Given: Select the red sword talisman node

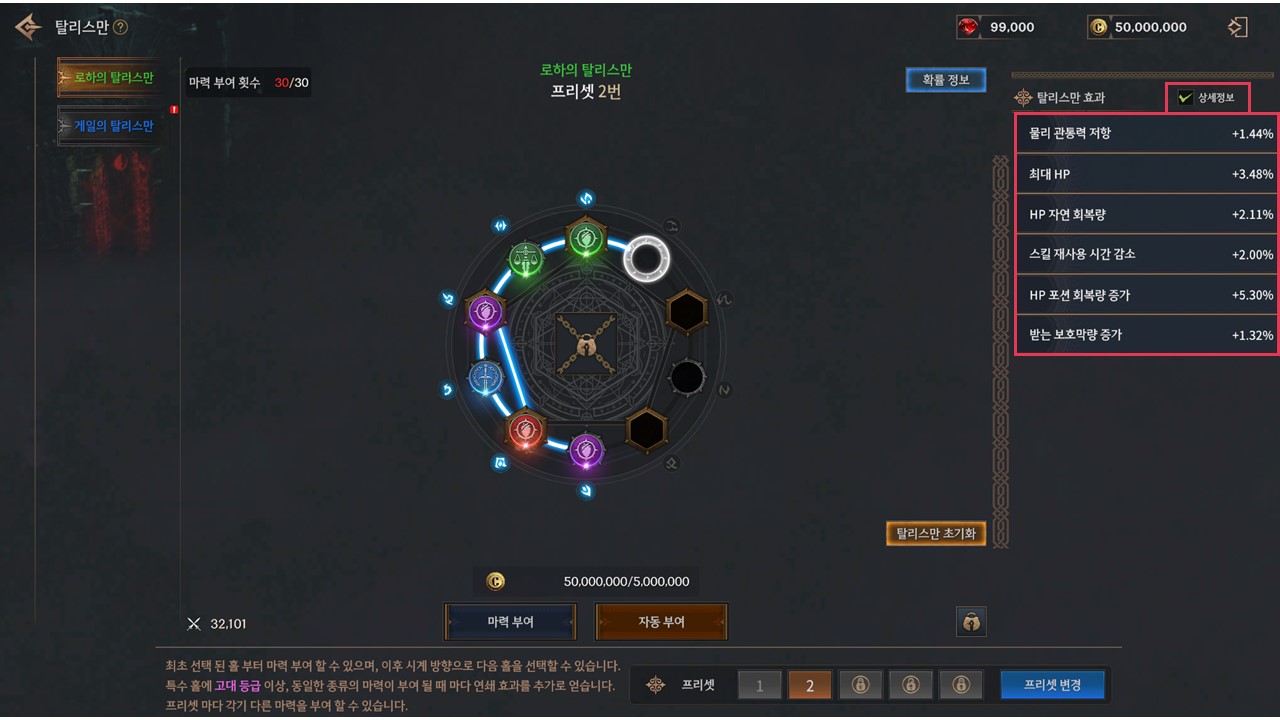Looking at the screenshot, I should (x=524, y=431).
